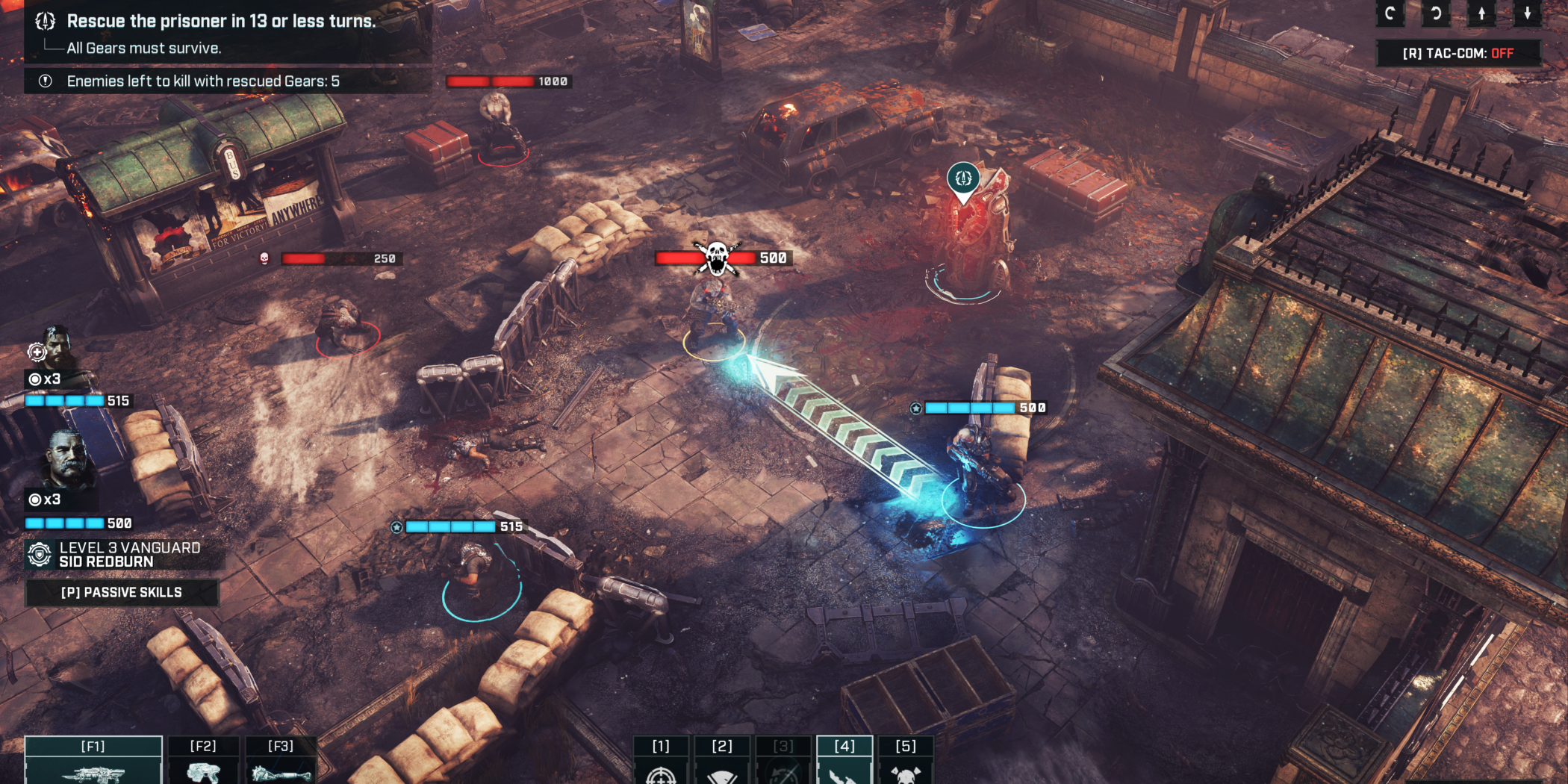
Task: Click the down arrow camera button
Action: click(x=1527, y=13)
